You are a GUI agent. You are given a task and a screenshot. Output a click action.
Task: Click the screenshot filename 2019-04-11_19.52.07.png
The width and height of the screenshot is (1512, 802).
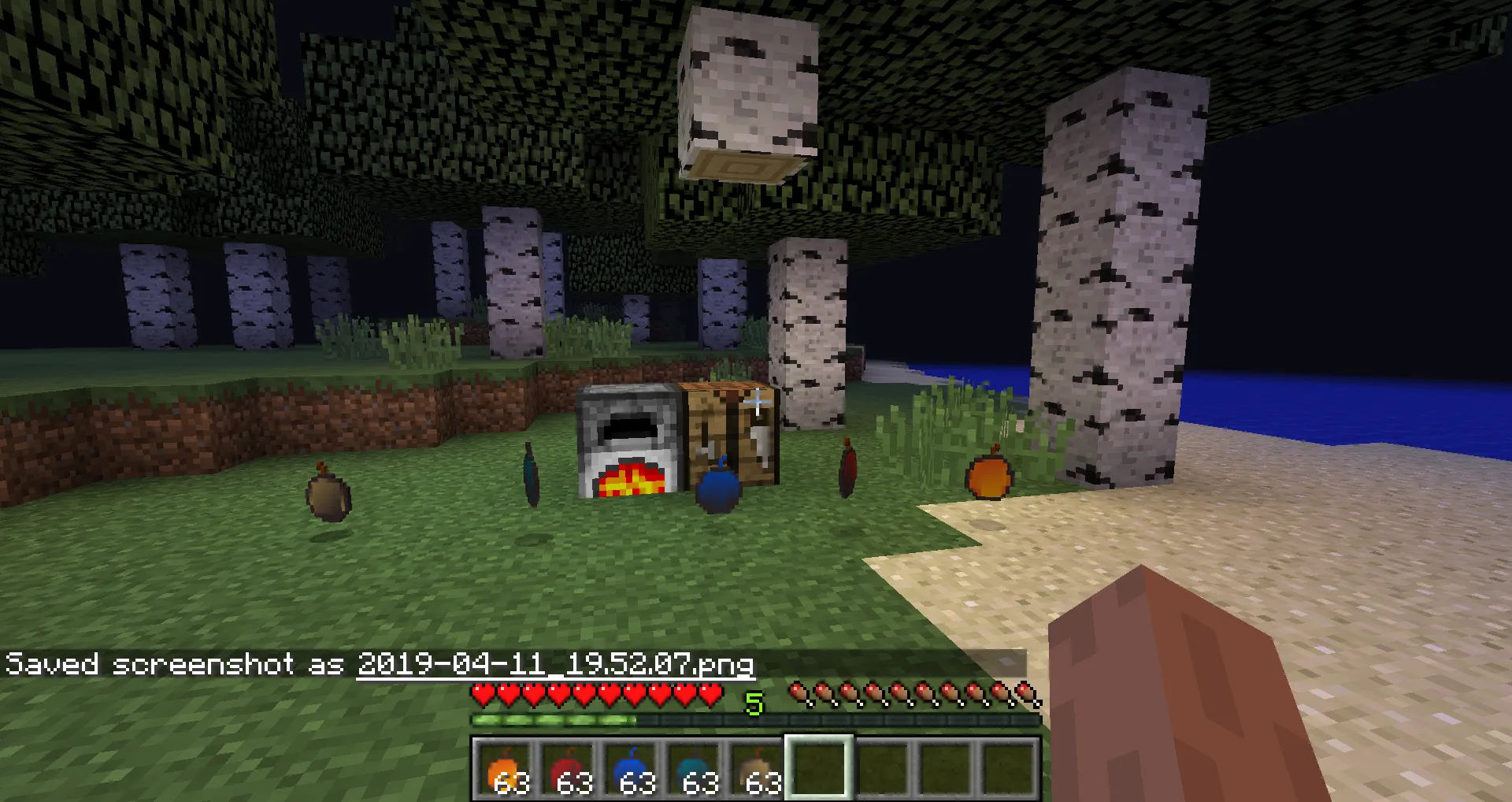[x=555, y=664]
